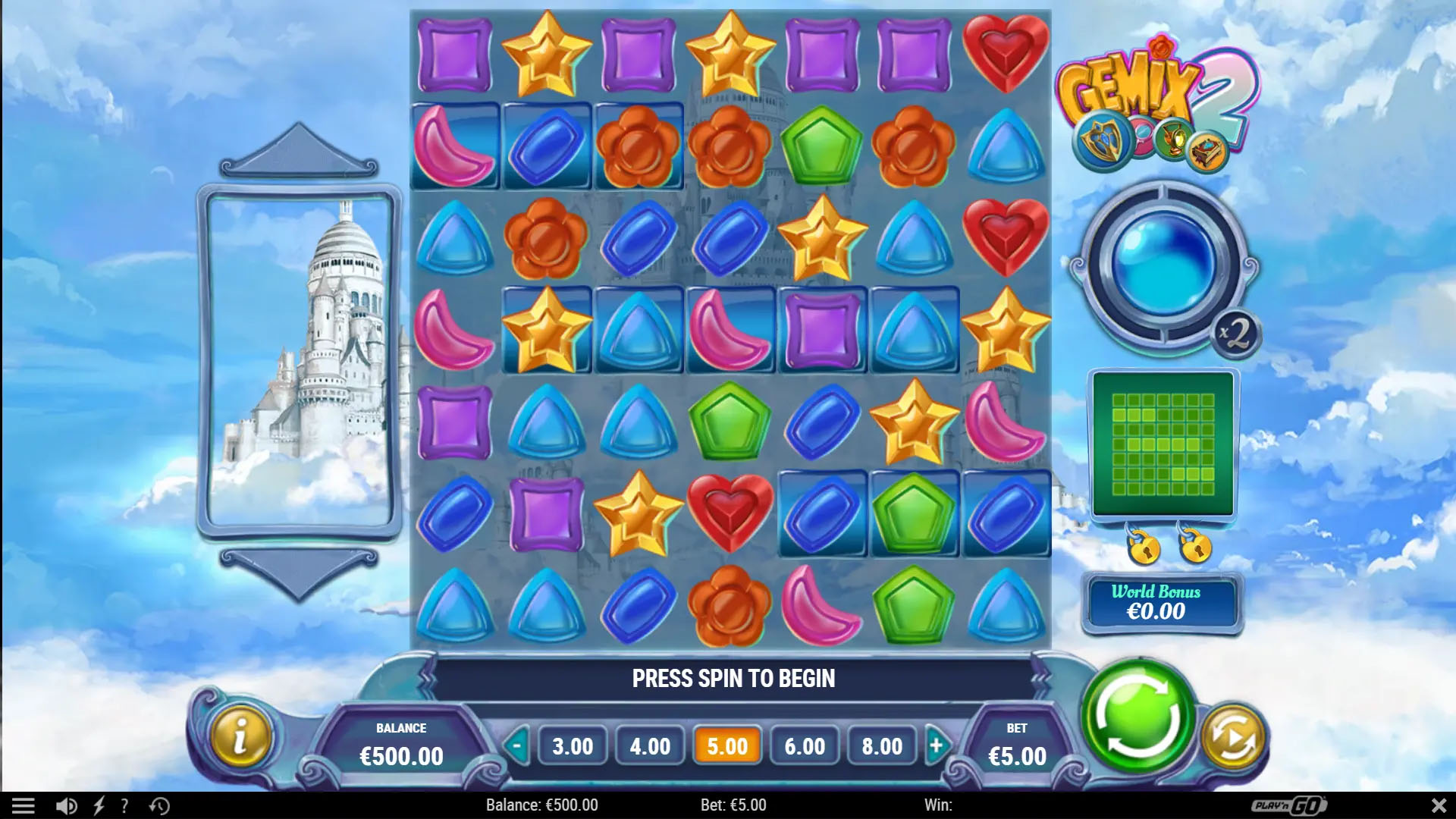Click the blue crystal charge meter
The image size is (1456, 819).
tap(1164, 262)
